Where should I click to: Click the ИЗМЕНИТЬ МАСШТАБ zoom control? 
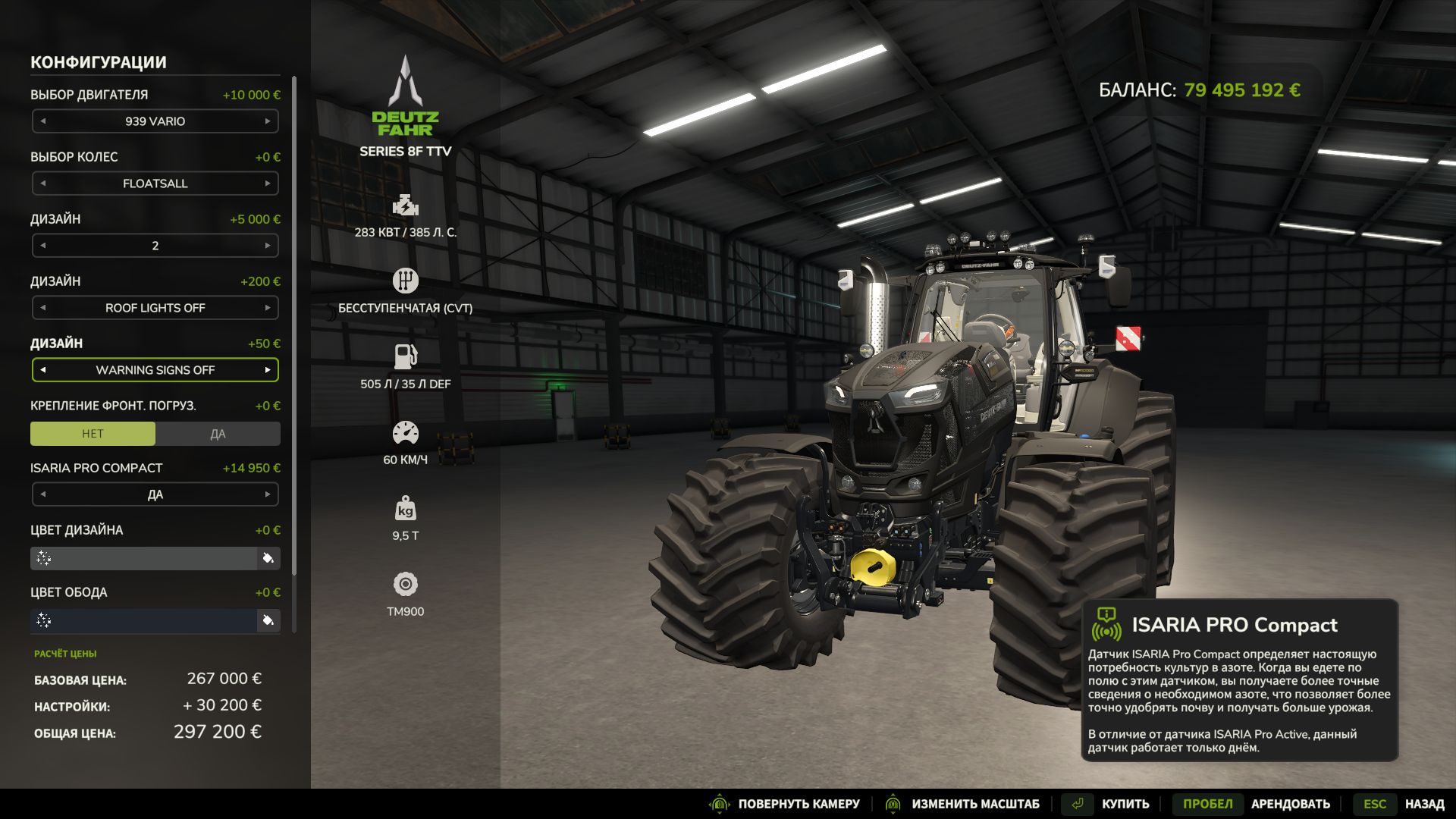(974, 804)
